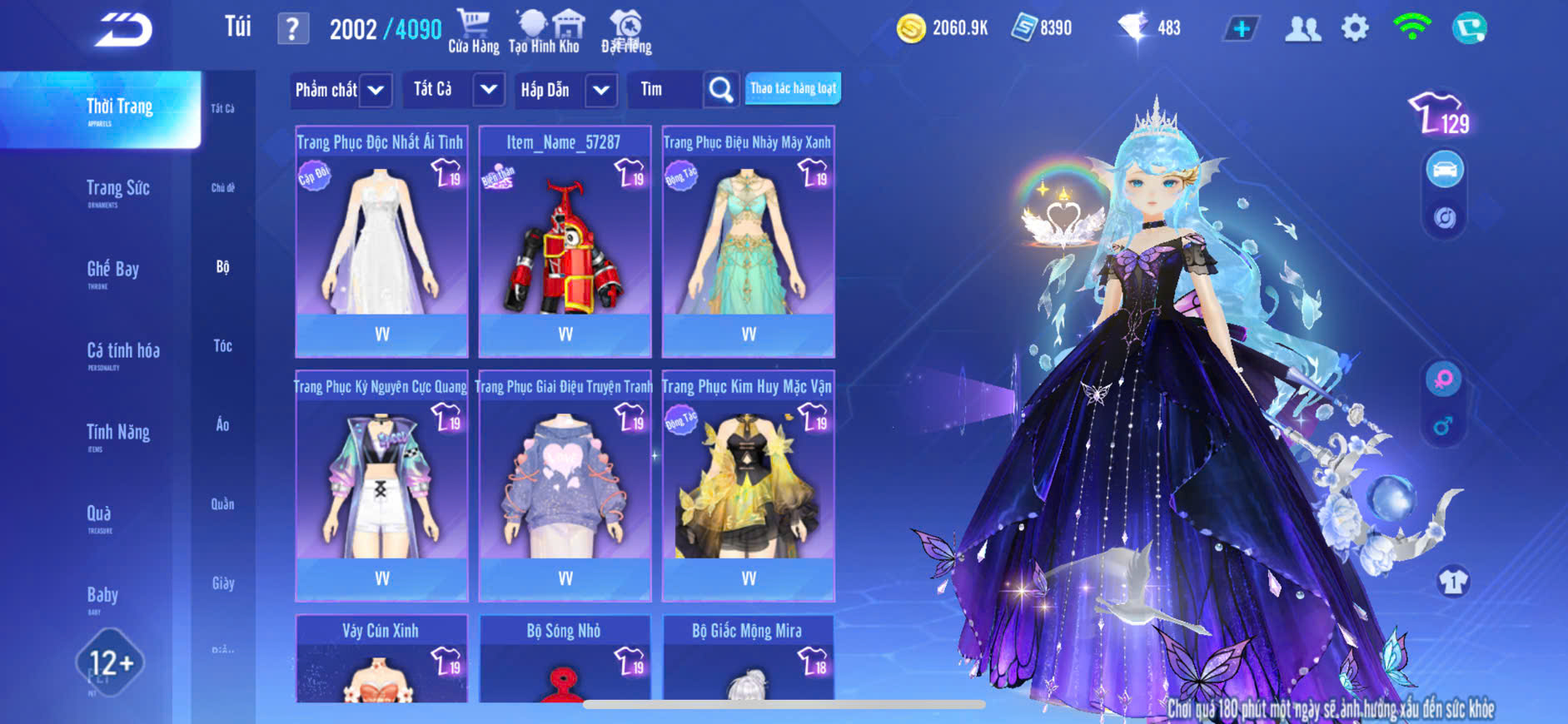Choose the Giày shoes subcategory
Screen dimensions: 1568x724
tap(222, 583)
